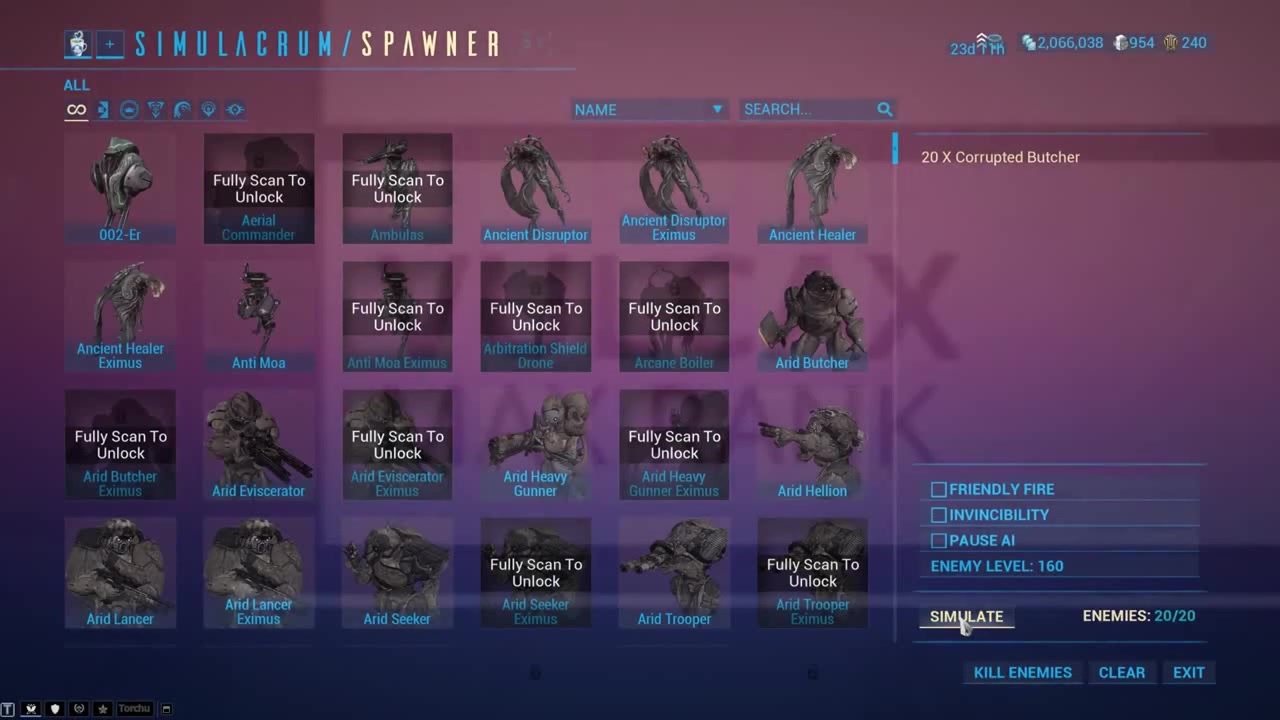Screen dimensions: 1280x720
Task: Click the search magnifier icon
Action: (x=884, y=109)
